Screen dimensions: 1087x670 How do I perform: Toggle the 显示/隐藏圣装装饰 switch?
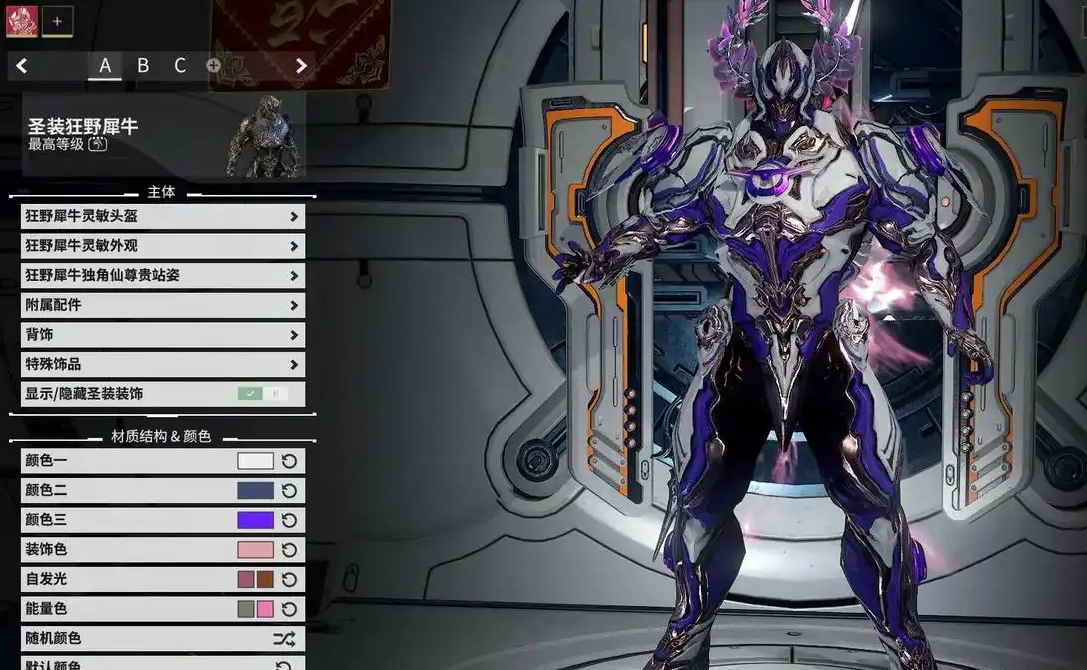tap(263, 394)
